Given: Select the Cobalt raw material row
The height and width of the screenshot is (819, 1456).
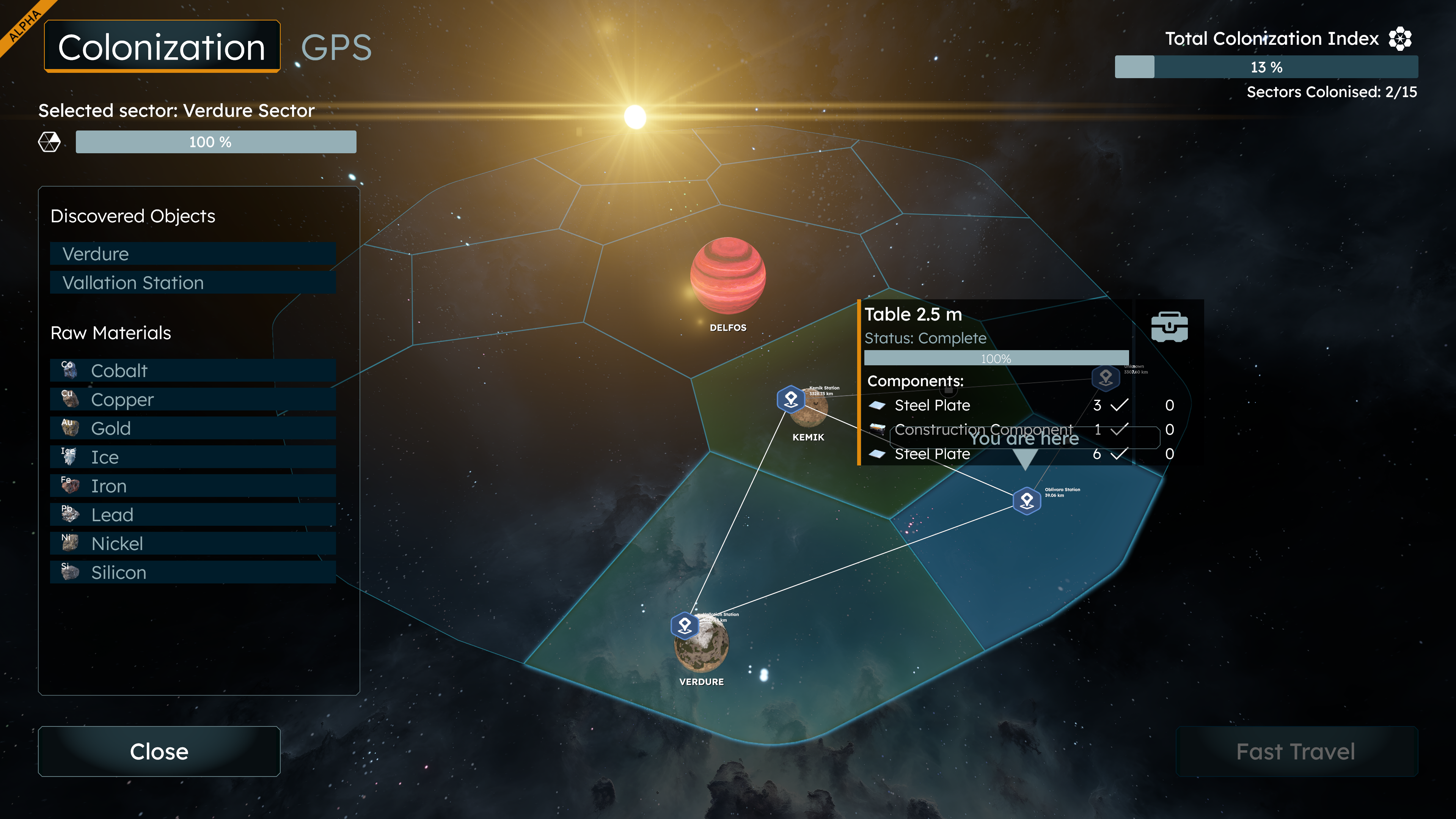Looking at the screenshot, I should tap(193, 371).
